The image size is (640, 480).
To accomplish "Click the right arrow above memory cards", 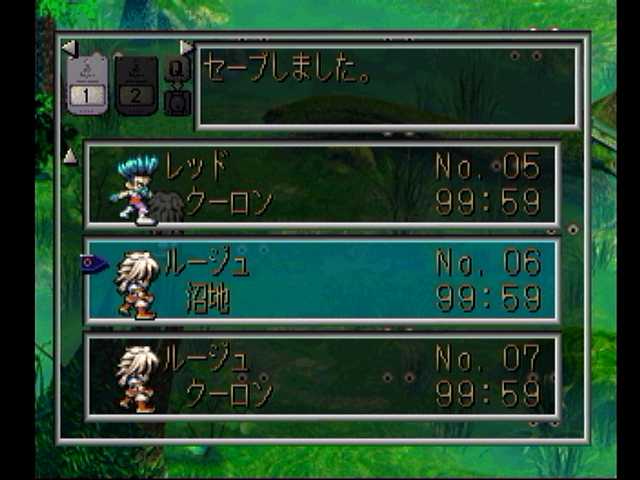I will [186, 47].
